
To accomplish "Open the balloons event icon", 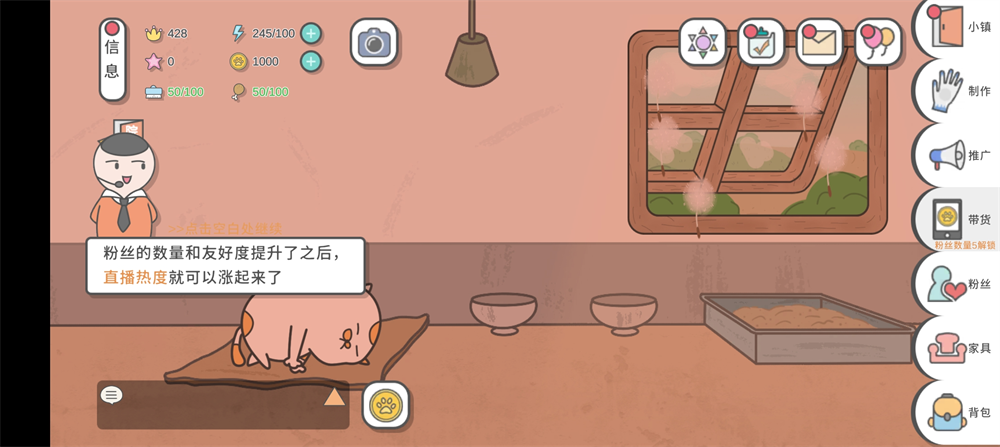I will tap(877, 42).
